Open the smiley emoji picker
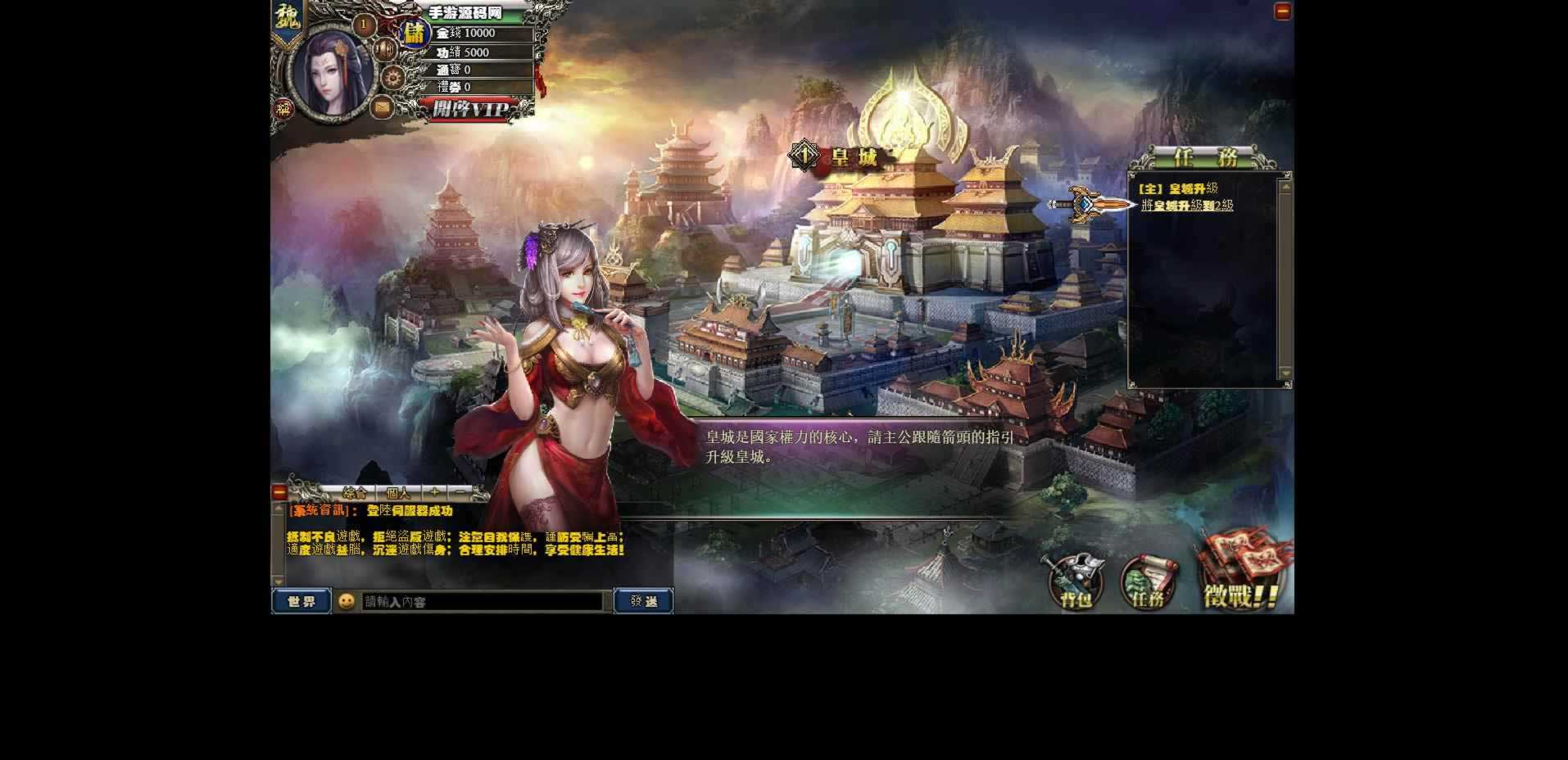 (347, 601)
